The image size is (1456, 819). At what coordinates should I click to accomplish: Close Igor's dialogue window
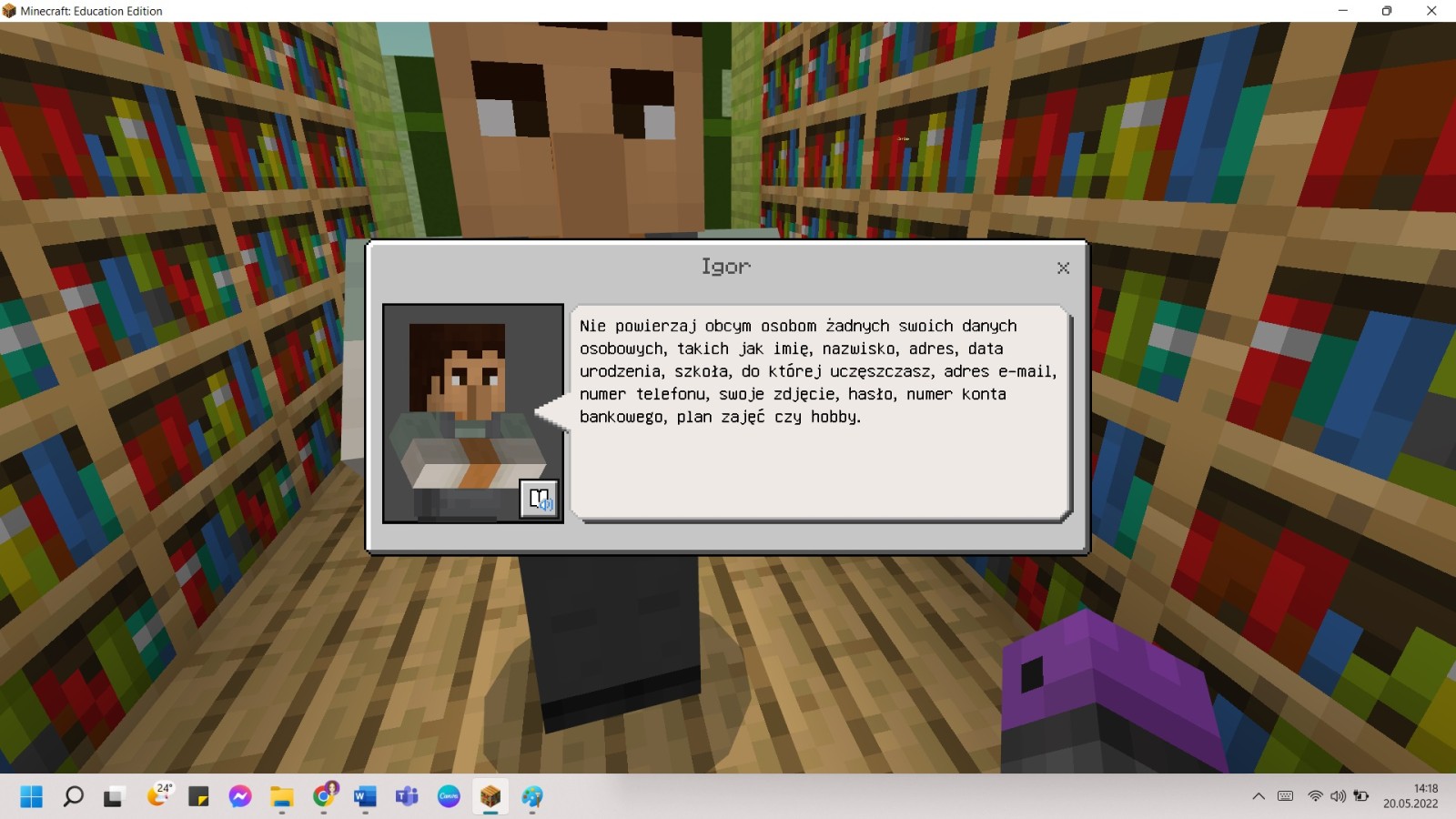pyautogui.click(x=1063, y=268)
